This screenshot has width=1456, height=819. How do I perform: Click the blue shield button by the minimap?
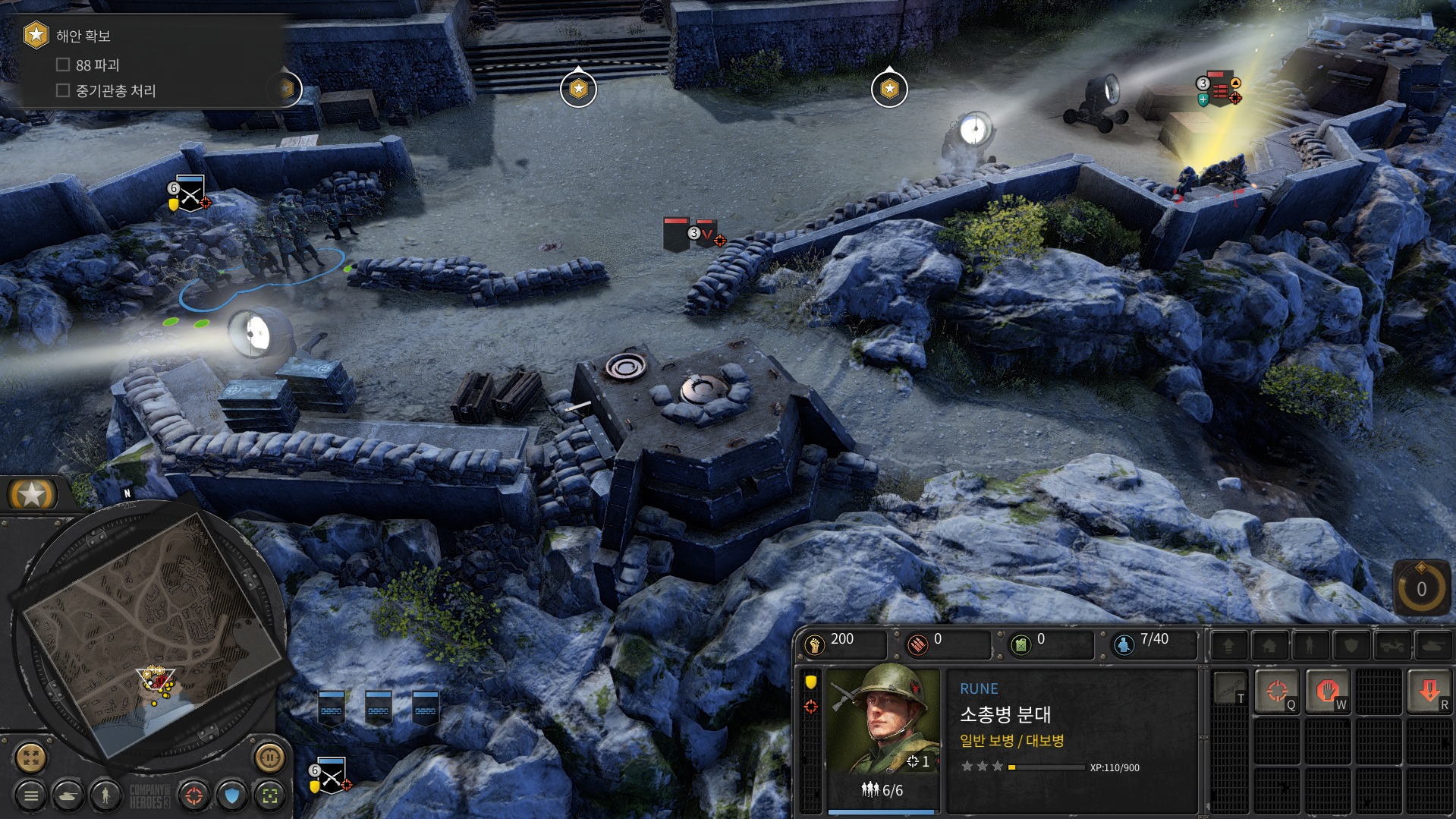(232, 795)
